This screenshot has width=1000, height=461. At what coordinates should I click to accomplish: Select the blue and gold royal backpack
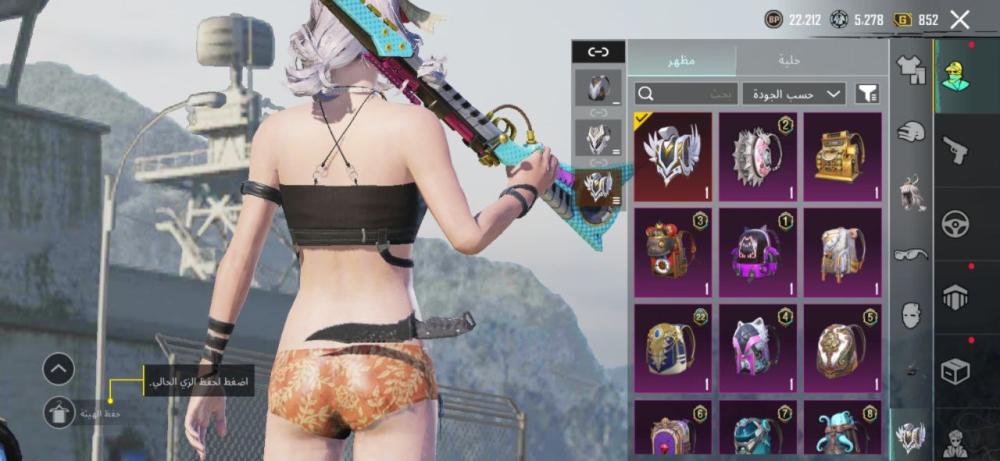672,347
